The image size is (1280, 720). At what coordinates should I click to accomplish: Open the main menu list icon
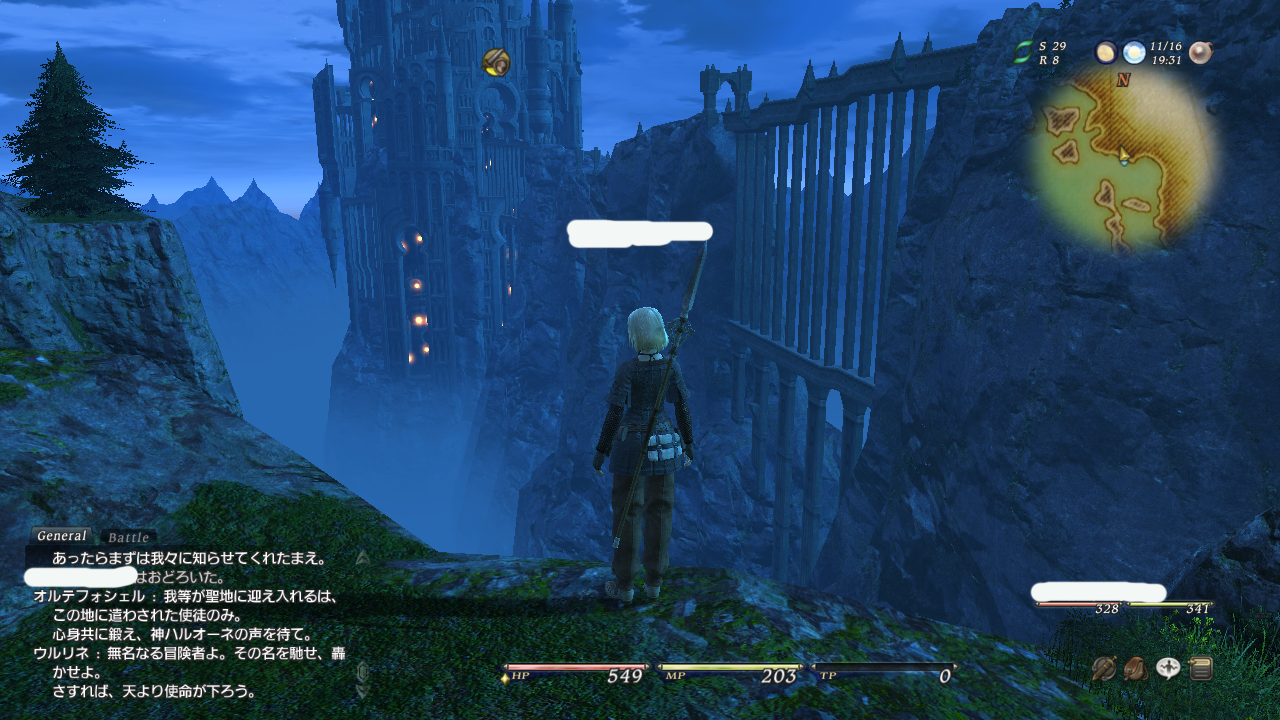[x=1200, y=668]
